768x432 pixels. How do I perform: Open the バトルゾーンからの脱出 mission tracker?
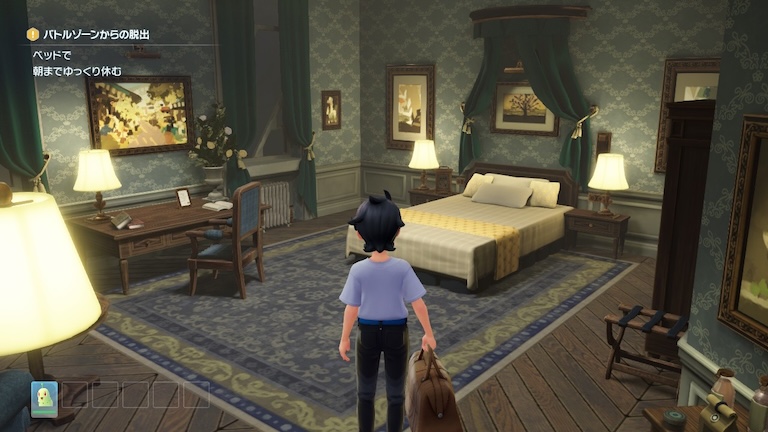(x=96, y=35)
